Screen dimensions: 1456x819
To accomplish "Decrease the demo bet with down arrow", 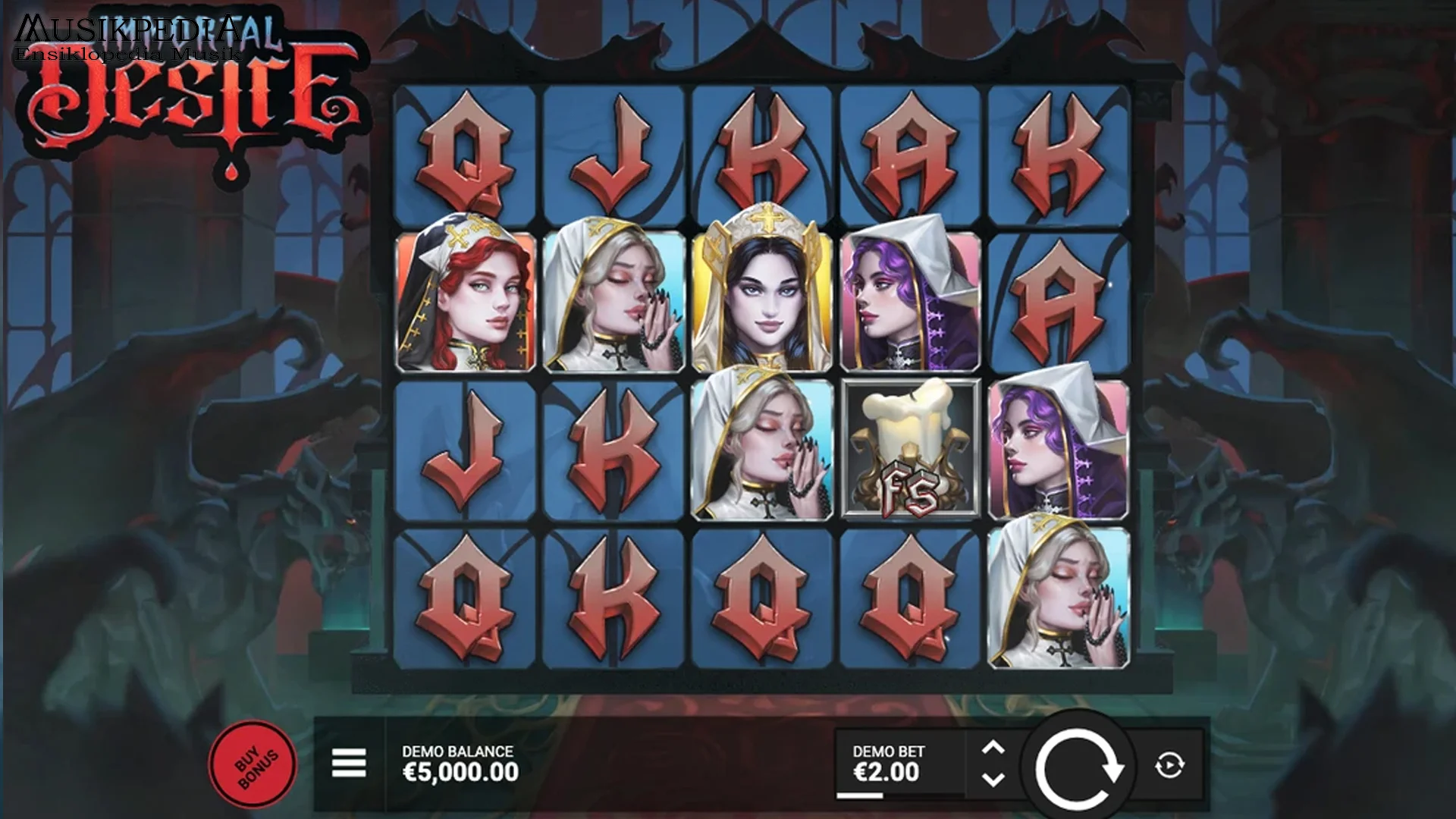I will (x=993, y=780).
